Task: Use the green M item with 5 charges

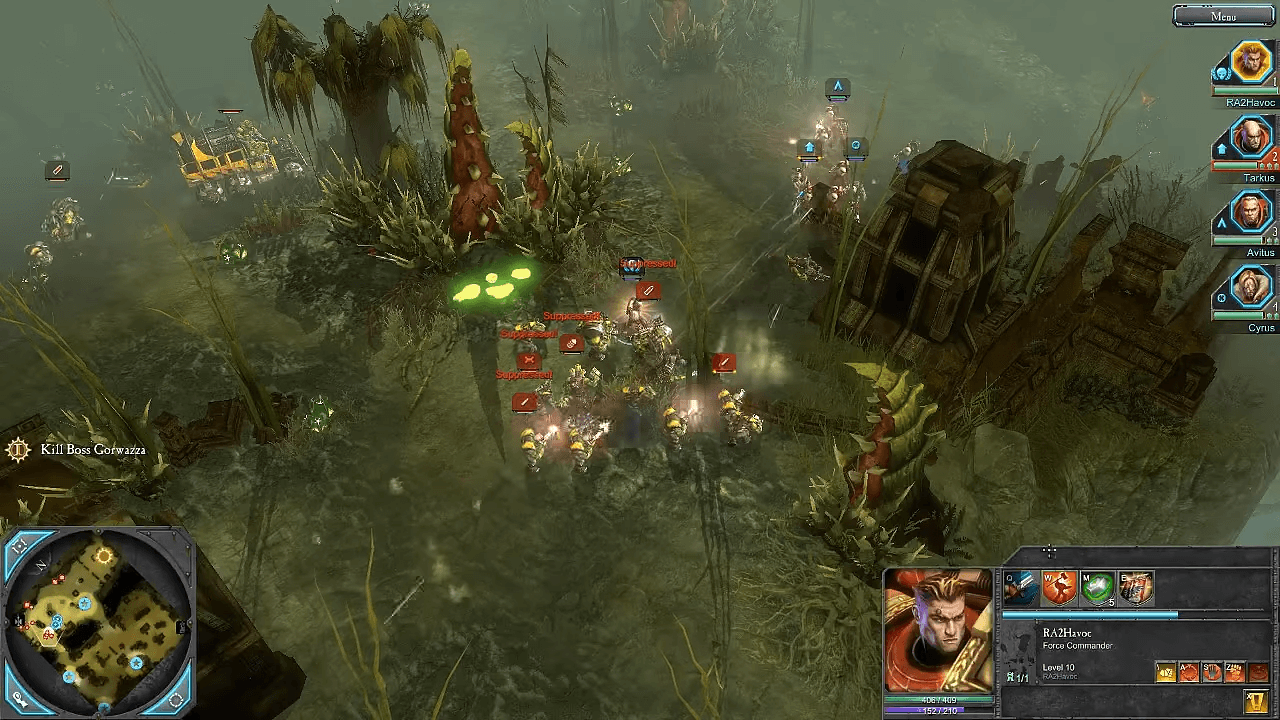Action: coord(1098,588)
